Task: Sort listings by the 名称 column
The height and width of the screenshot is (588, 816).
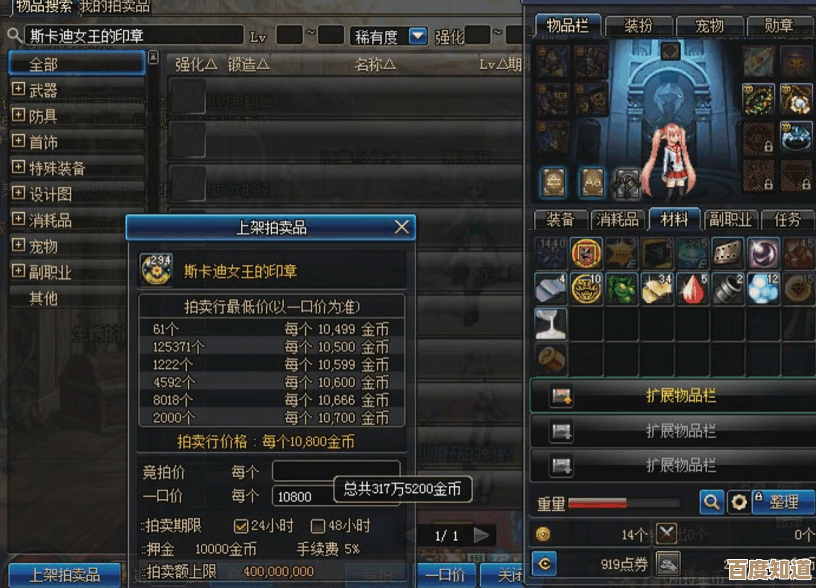Action: 375,65
